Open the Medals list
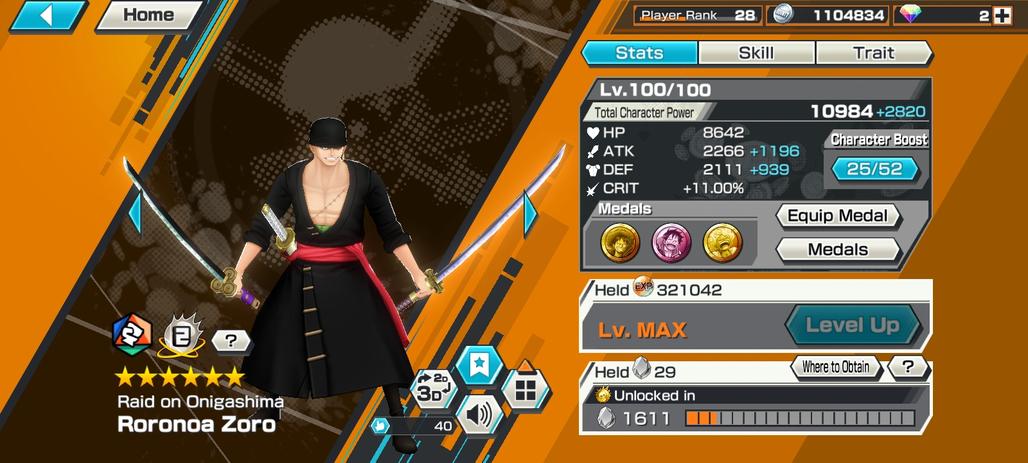This screenshot has height=463, width=1028. point(838,249)
